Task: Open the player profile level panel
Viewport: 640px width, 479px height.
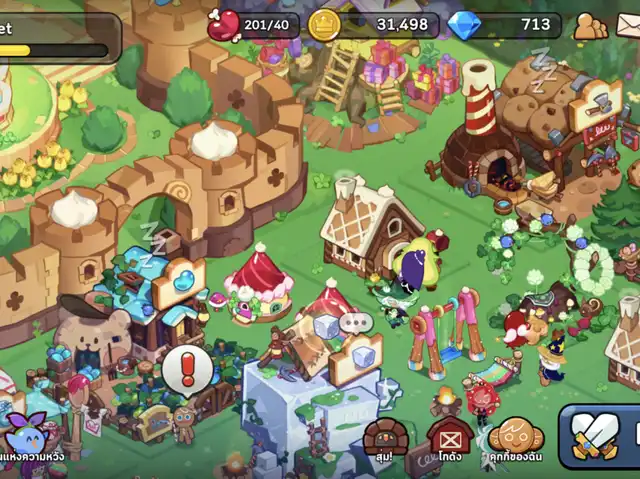Action: point(55,36)
